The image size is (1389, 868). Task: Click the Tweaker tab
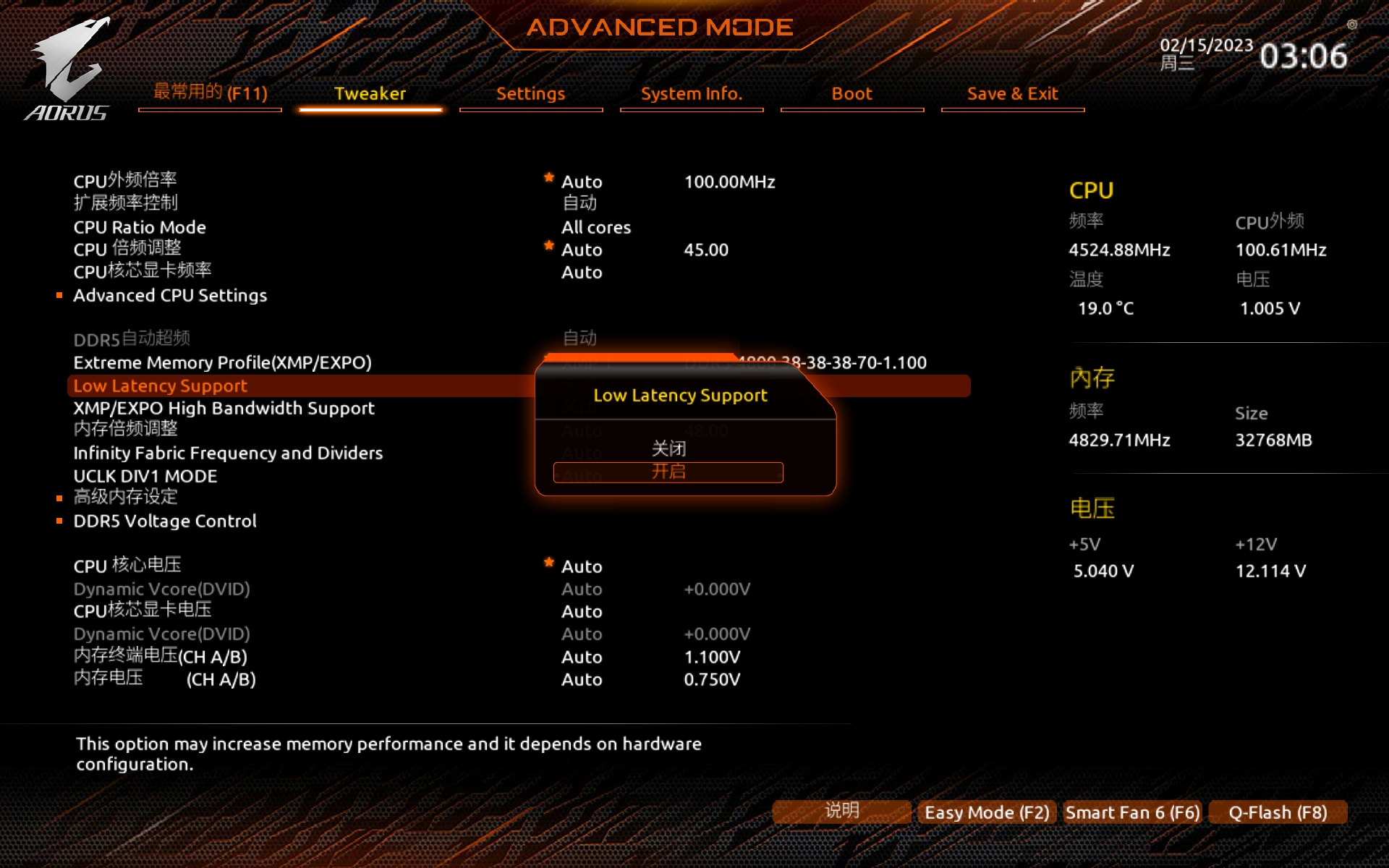click(370, 94)
